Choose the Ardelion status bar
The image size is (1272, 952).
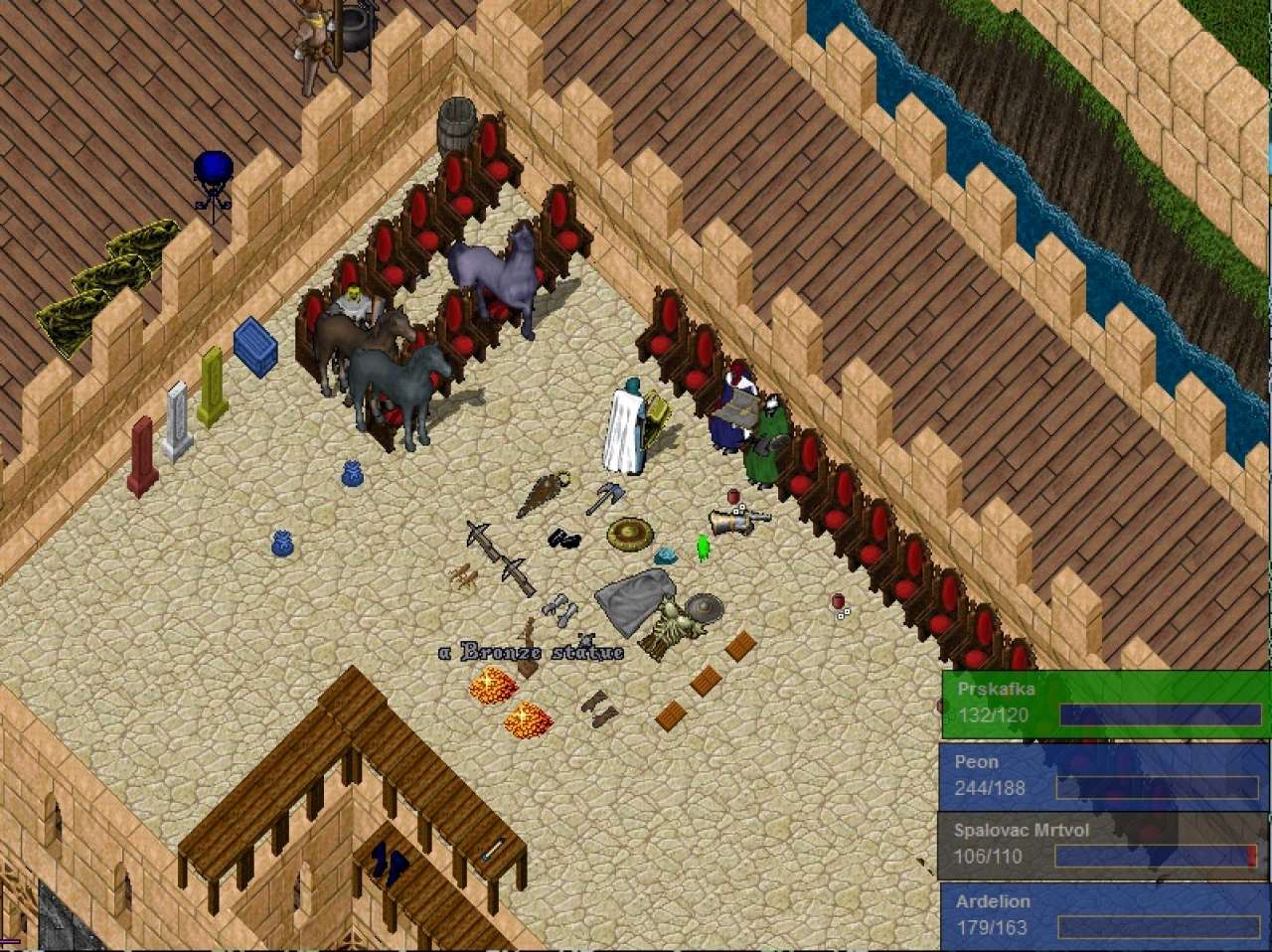tap(1103, 915)
